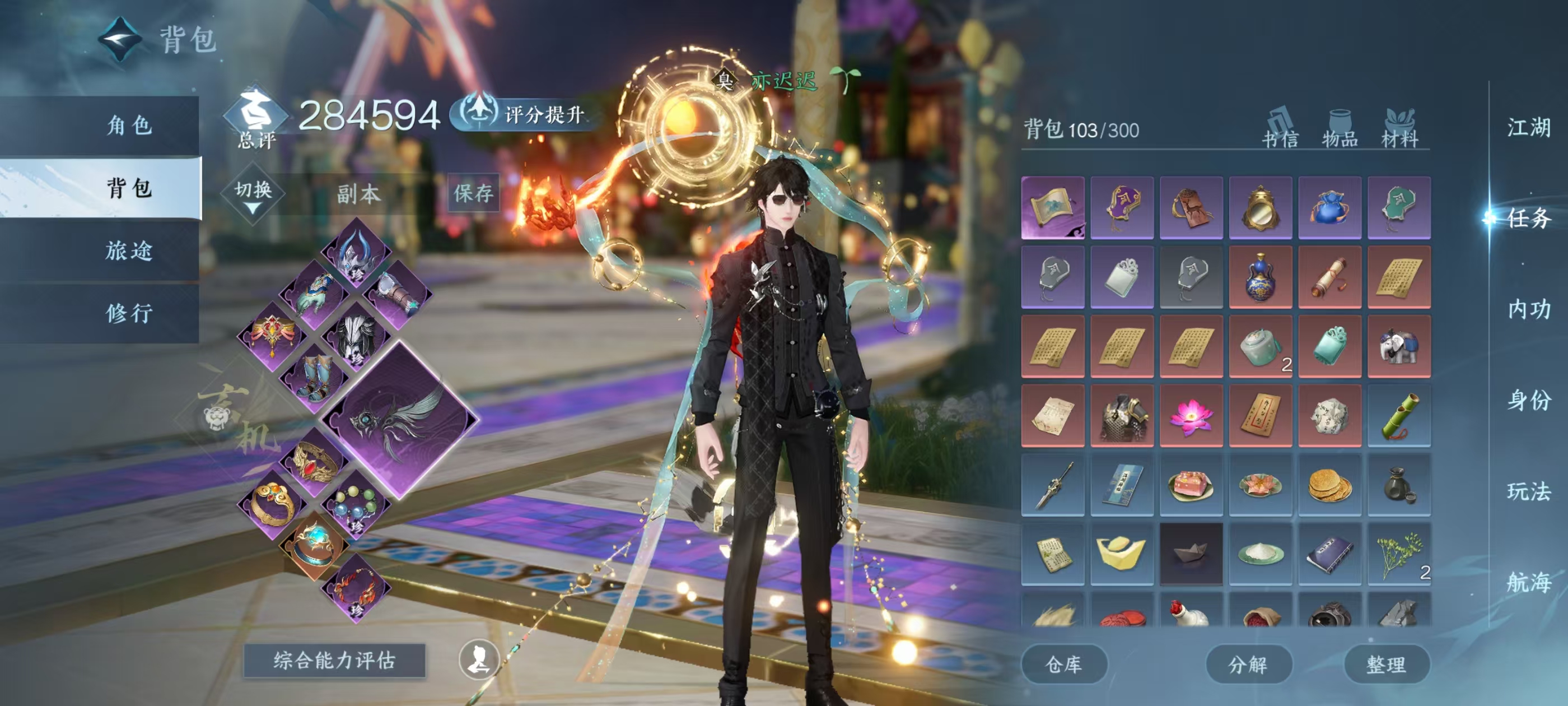The image size is (1568, 706).
Task: Open the 切换 loadout switch dropdown
Action: (x=253, y=195)
